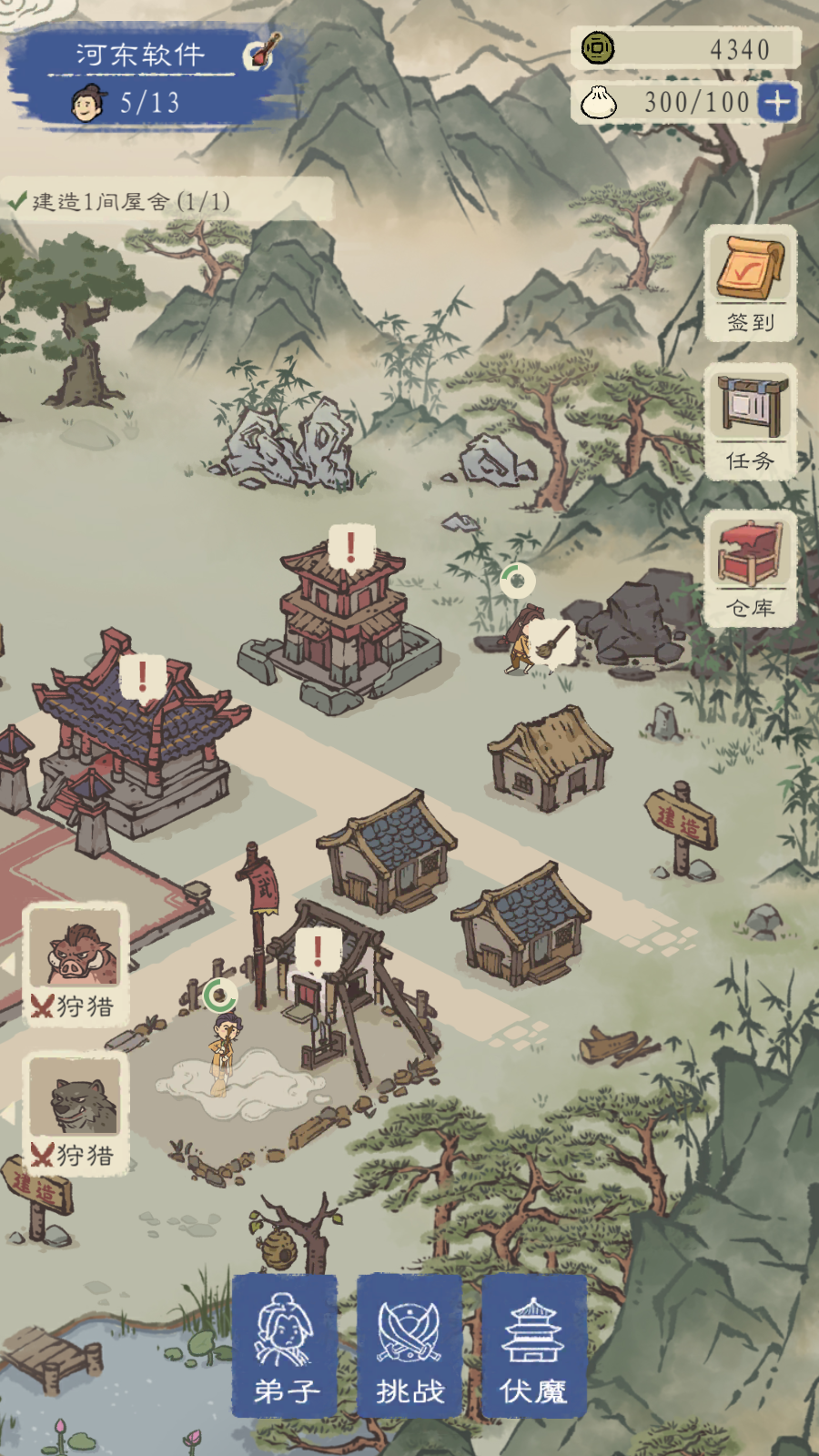Open the 河东软件 sect name banner
The image size is (819, 1456).
tap(141, 55)
